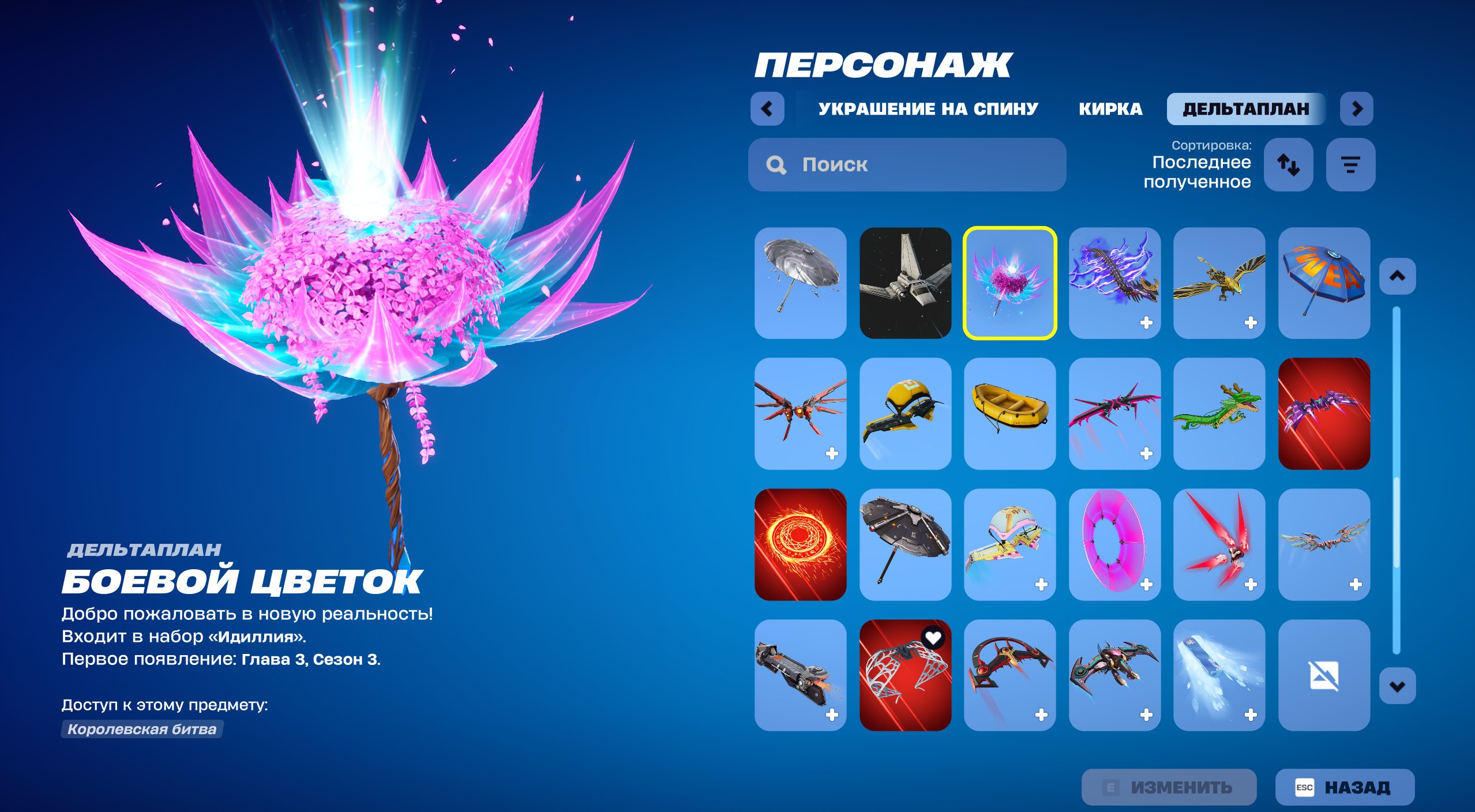The image size is (1475, 812).
Task: Open the yellow inflatable raft glider
Action: pos(1010,418)
